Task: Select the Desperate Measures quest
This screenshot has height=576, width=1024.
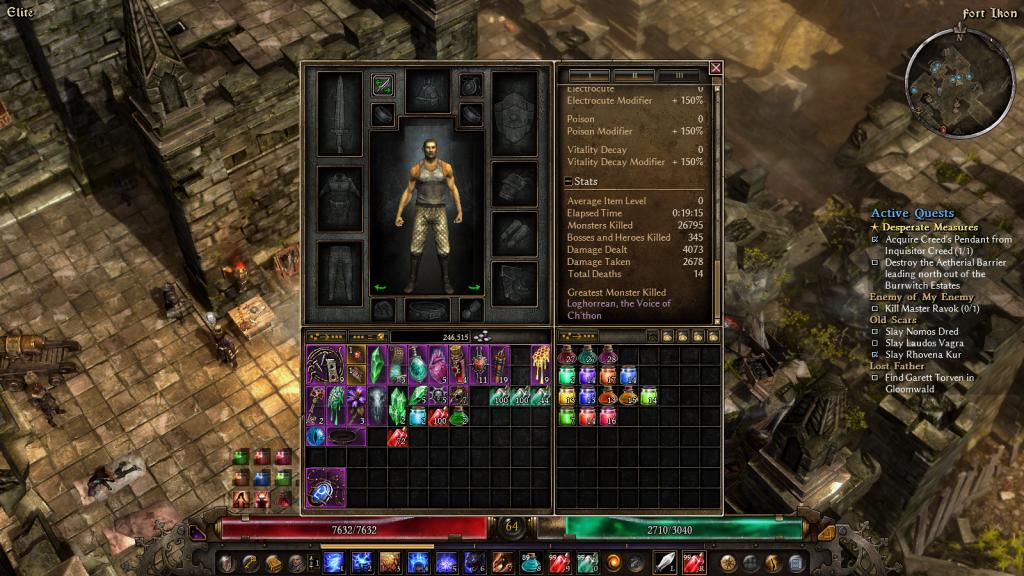Action: pyautogui.click(x=929, y=227)
